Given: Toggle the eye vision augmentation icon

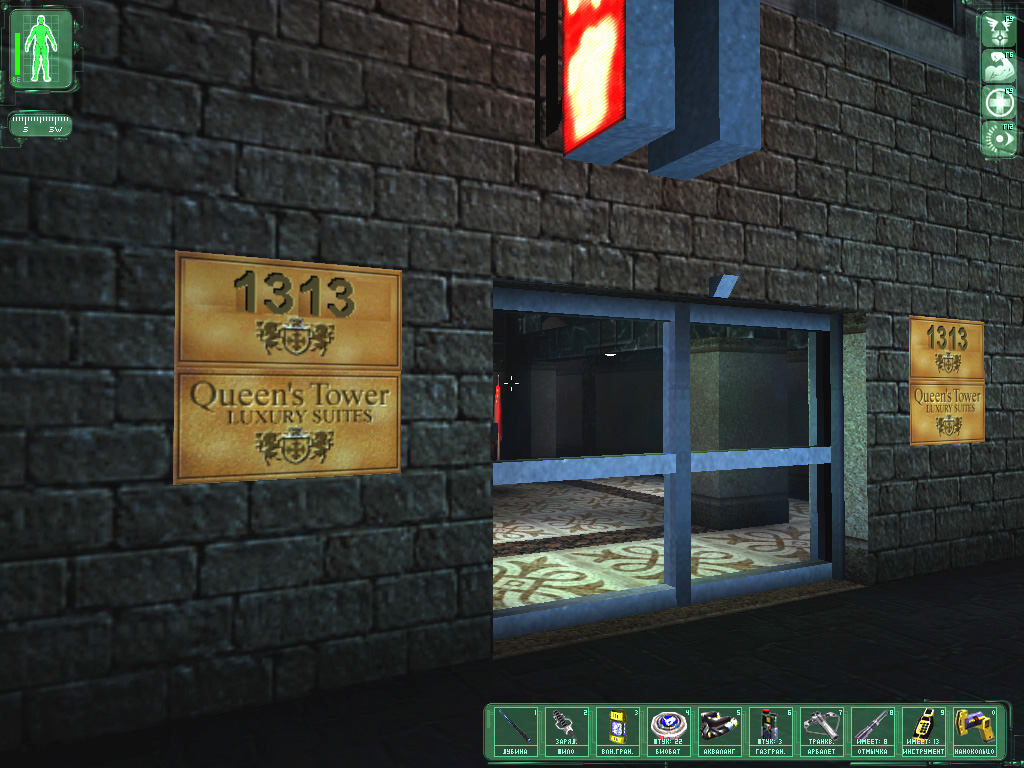Looking at the screenshot, I should (999, 137).
